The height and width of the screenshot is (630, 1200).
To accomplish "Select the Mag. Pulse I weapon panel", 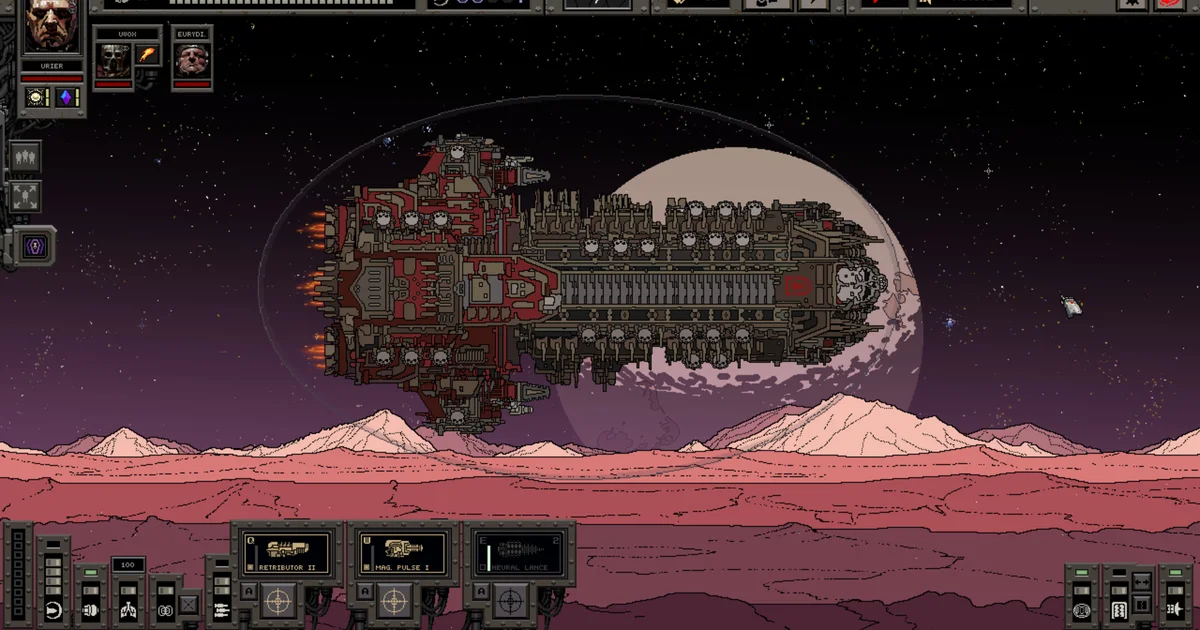I will [403, 554].
